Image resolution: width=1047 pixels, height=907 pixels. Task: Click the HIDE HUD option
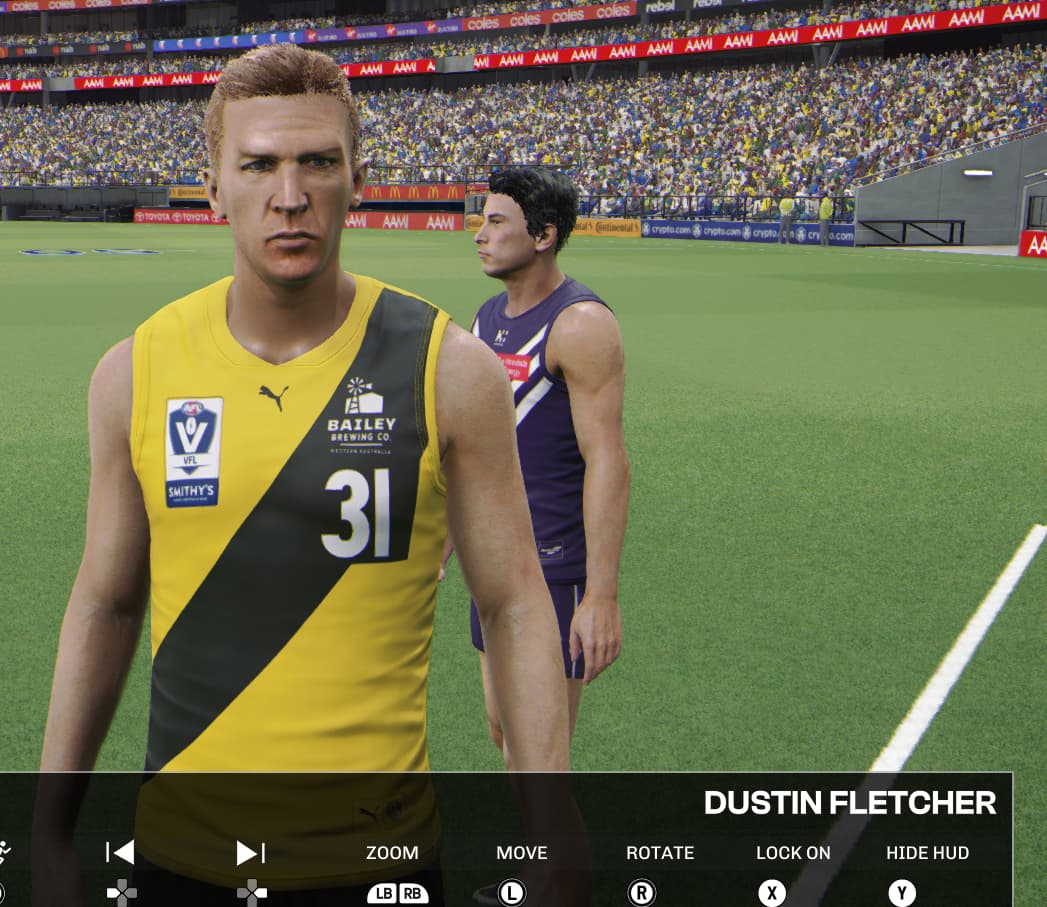click(927, 853)
